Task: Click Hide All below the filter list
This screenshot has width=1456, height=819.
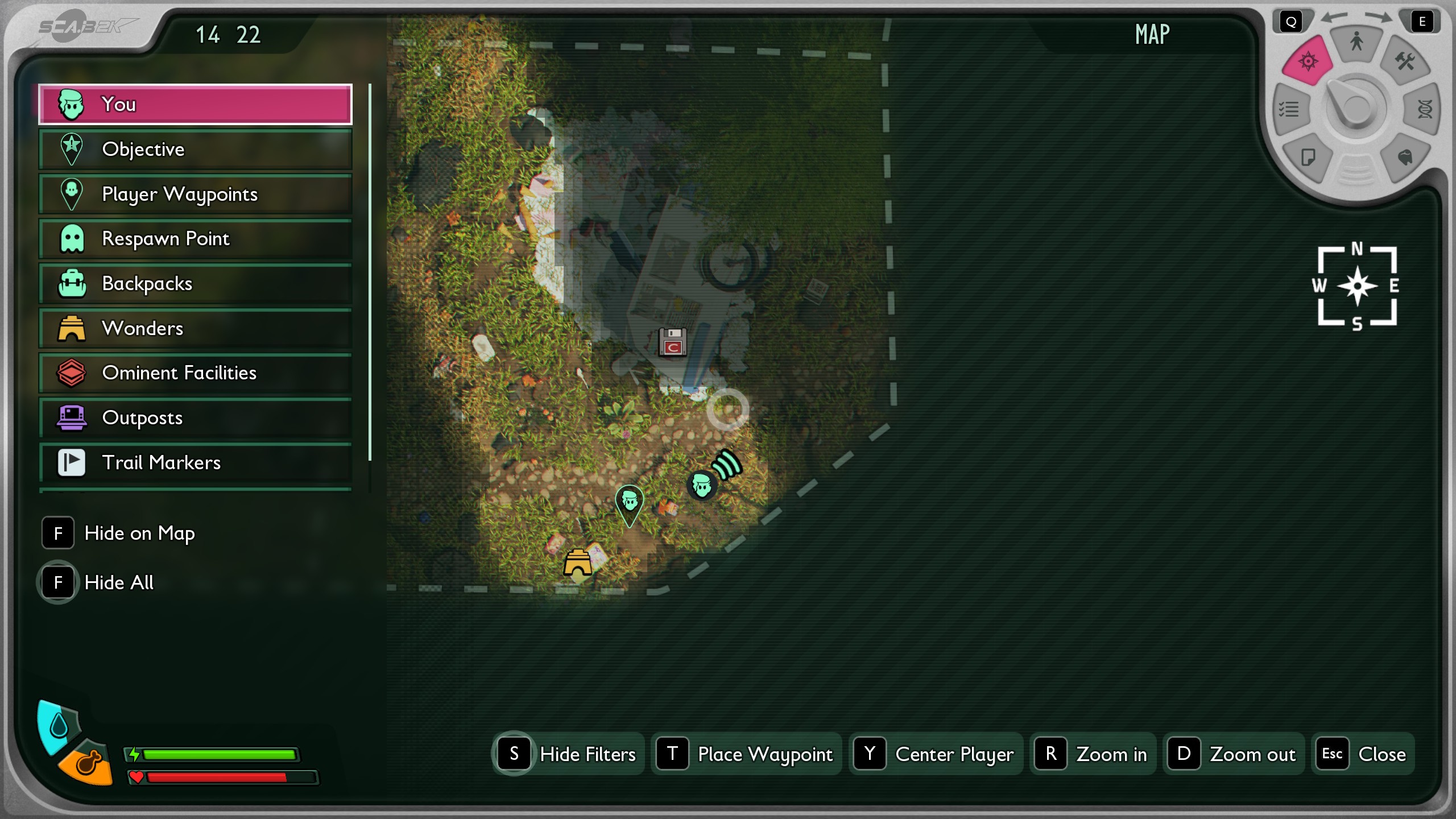Action: coord(119,582)
